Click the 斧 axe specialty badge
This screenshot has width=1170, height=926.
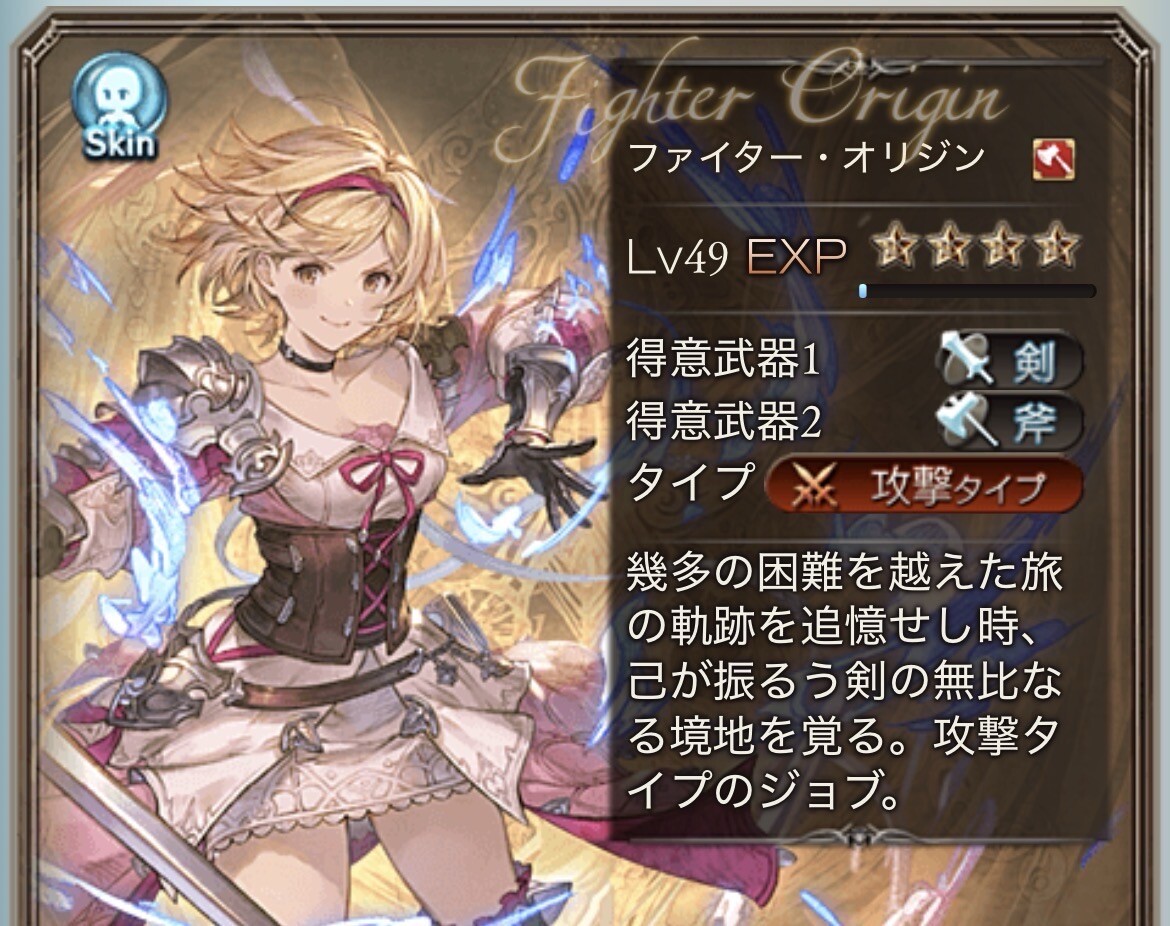point(1009,422)
